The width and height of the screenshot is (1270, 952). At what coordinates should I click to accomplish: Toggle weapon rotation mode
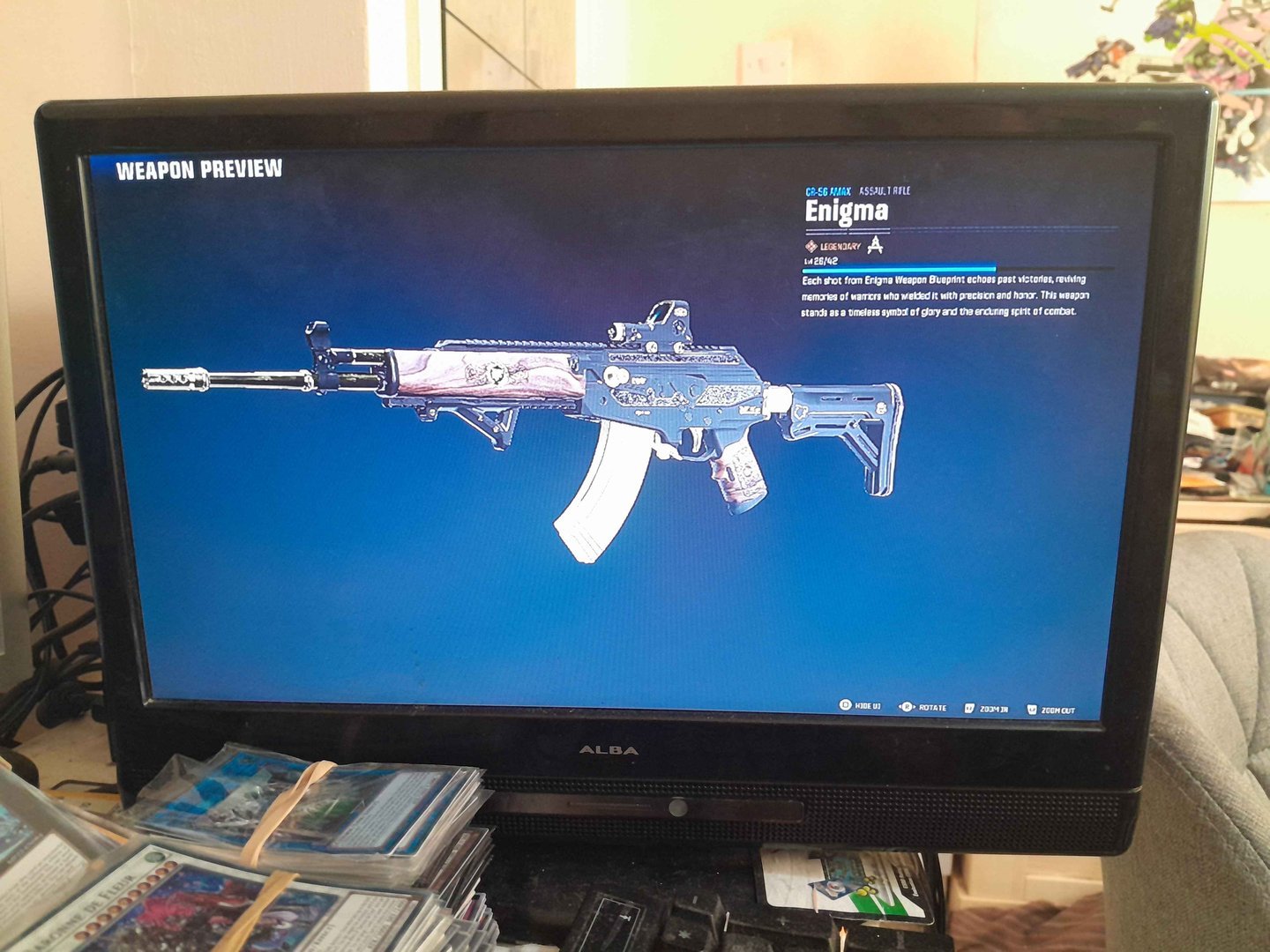pyautogui.click(x=924, y=705)
